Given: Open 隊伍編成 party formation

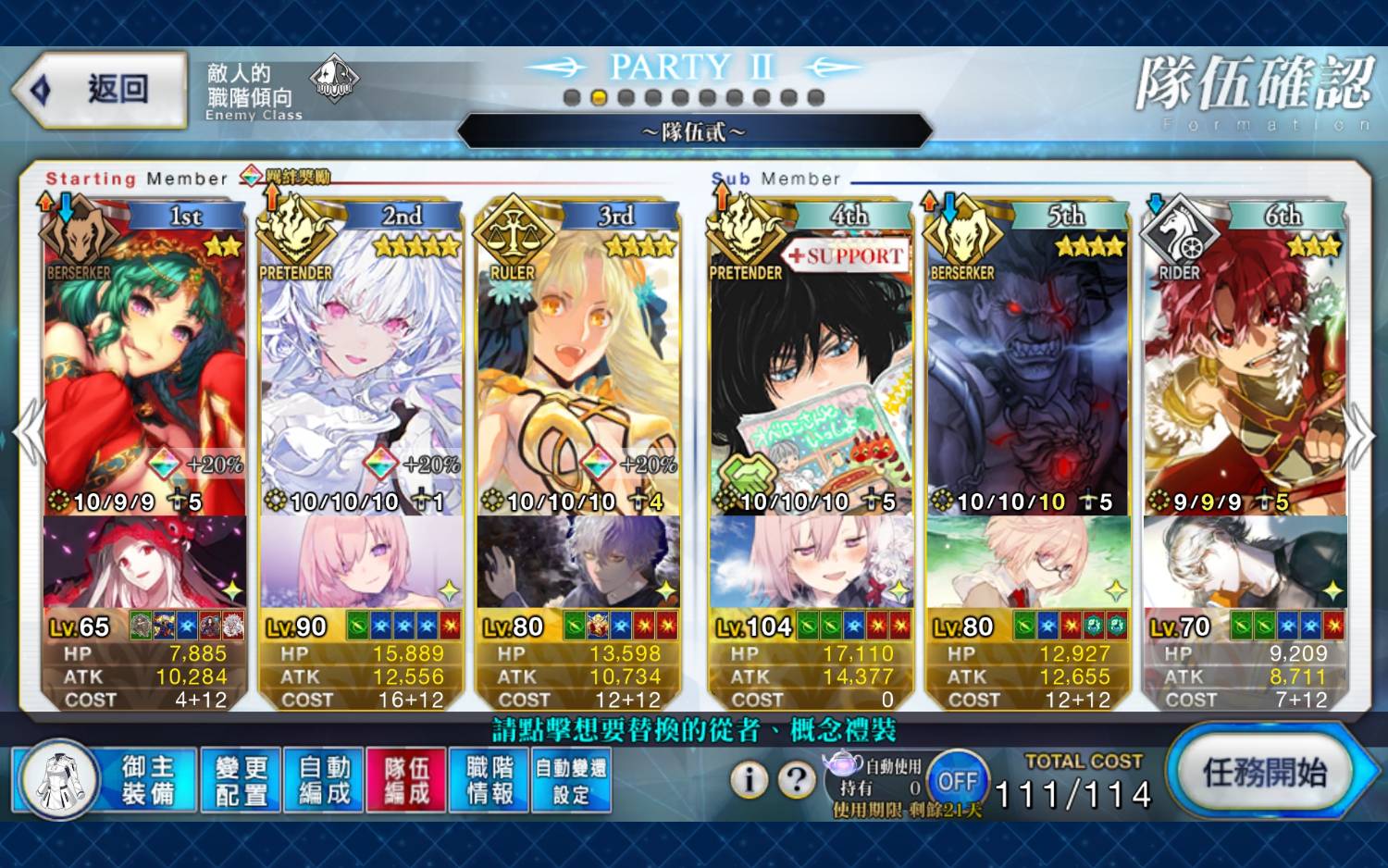Looking at the screenshot, I should 406,781.
